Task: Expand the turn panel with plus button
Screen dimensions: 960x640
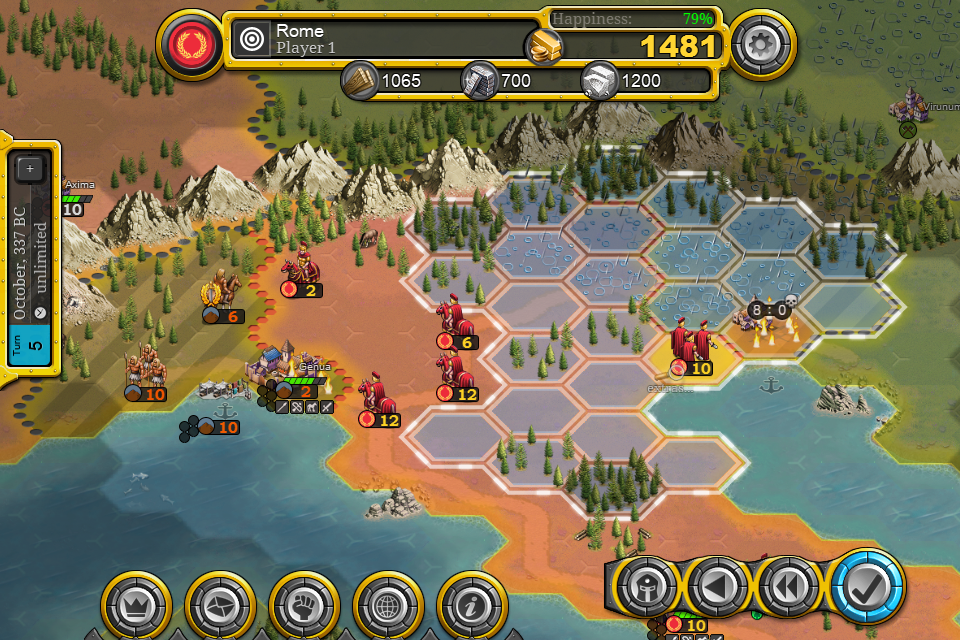Action: point(29,169)
